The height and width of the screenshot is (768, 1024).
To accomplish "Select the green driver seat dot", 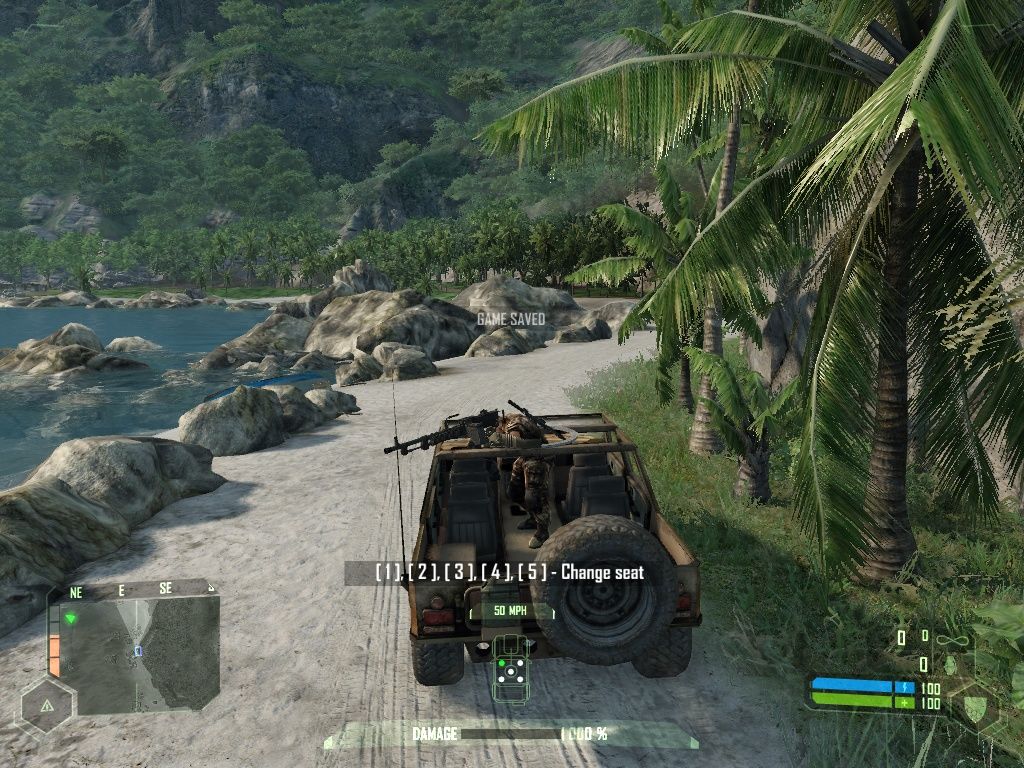I will 502,661.
